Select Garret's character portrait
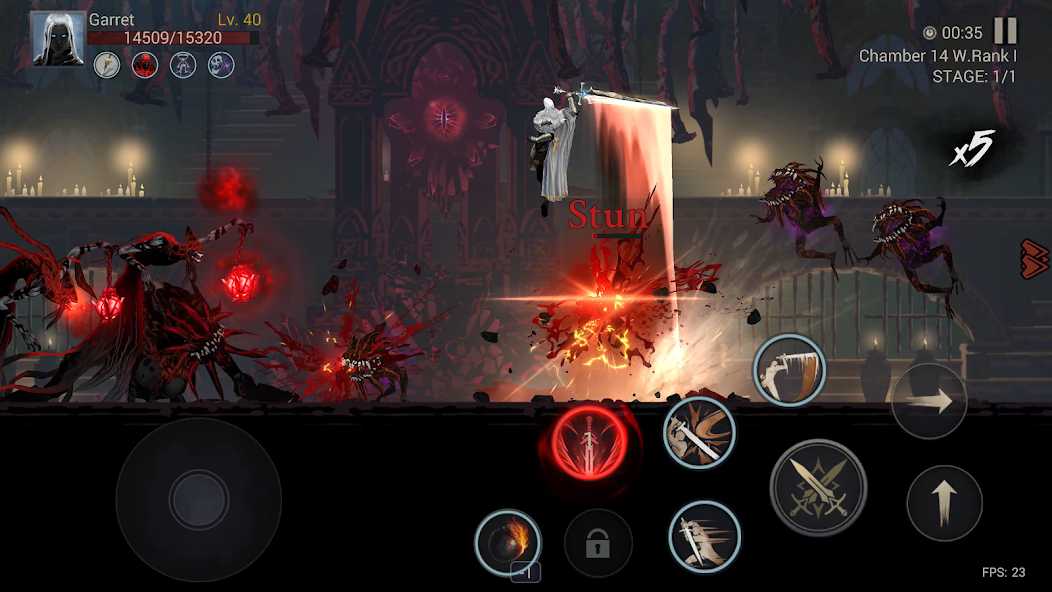Screen dimensions: 1052x592 click(x=57, y=38)
